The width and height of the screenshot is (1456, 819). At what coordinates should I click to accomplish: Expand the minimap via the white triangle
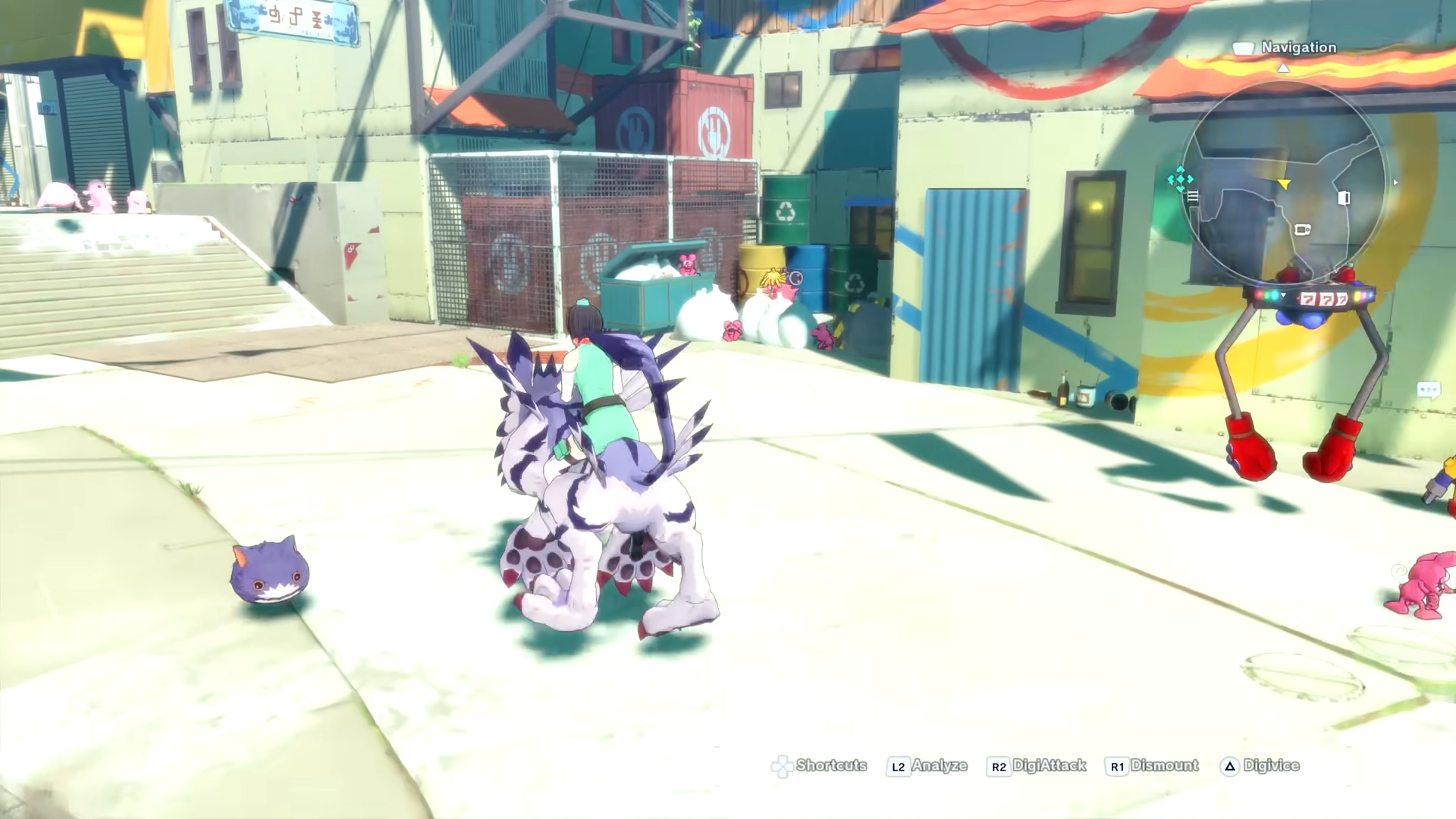pyautogui.click(x=1283, y=70)
